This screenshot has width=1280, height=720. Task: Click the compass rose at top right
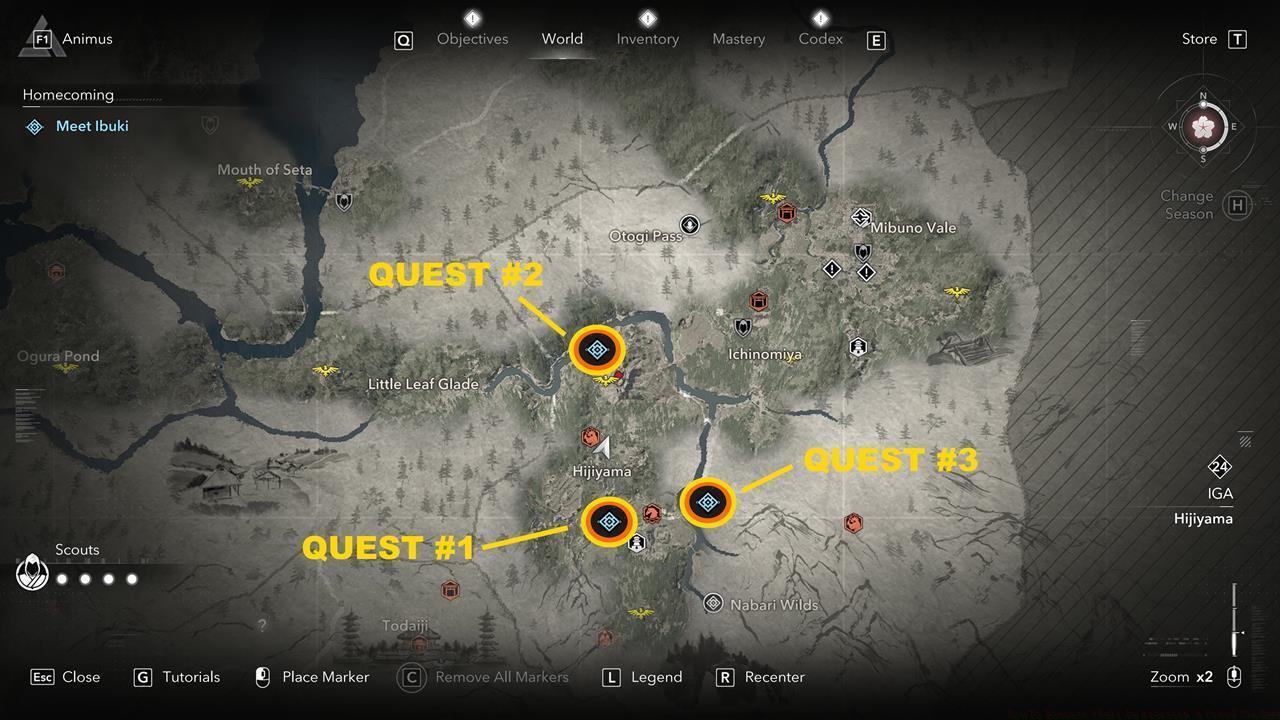1204,127
